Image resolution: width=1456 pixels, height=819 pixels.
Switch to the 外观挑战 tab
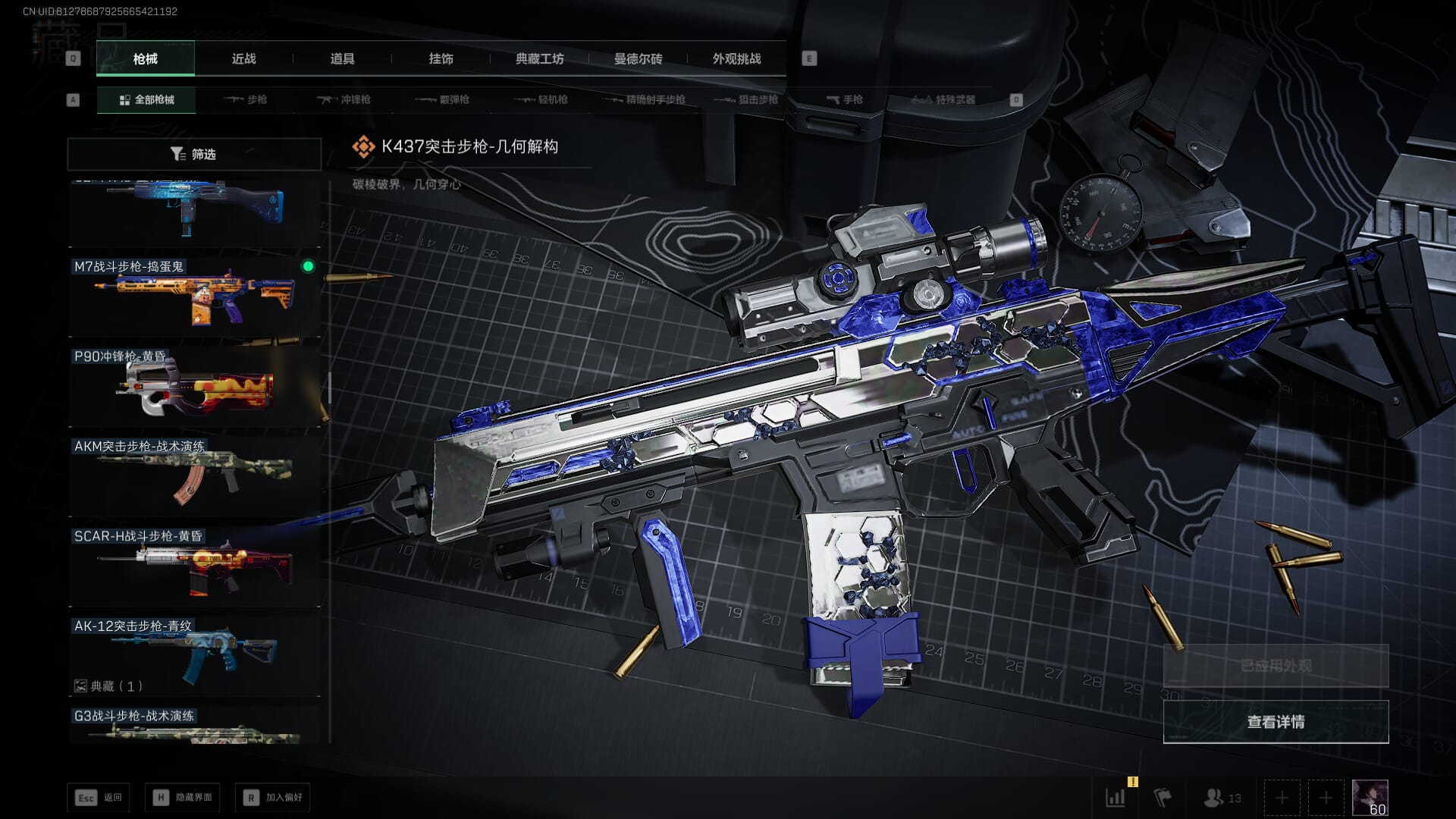coord(736,59)
